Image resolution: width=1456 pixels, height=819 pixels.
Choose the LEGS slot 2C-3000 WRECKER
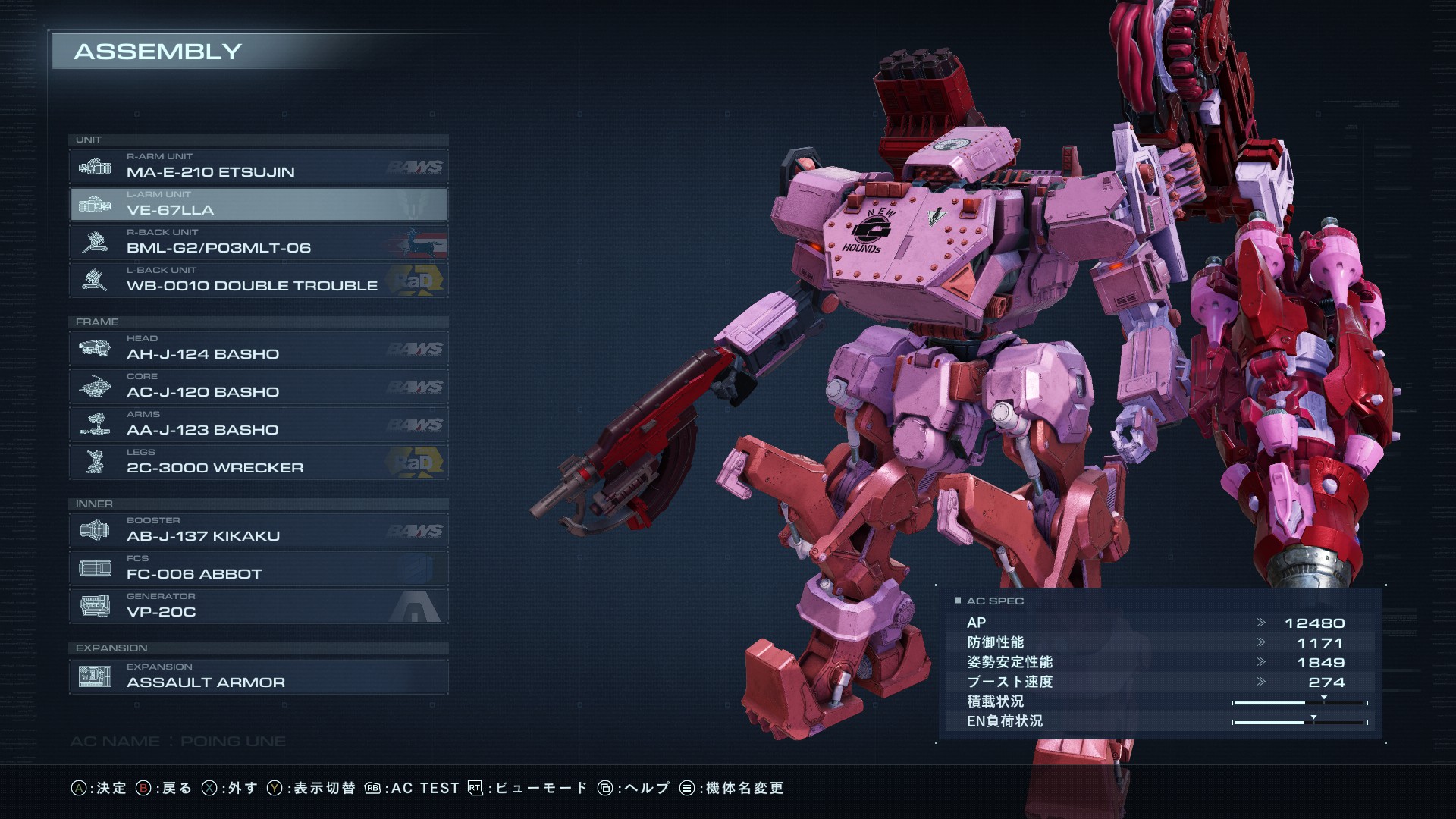[x=259, y=463]
